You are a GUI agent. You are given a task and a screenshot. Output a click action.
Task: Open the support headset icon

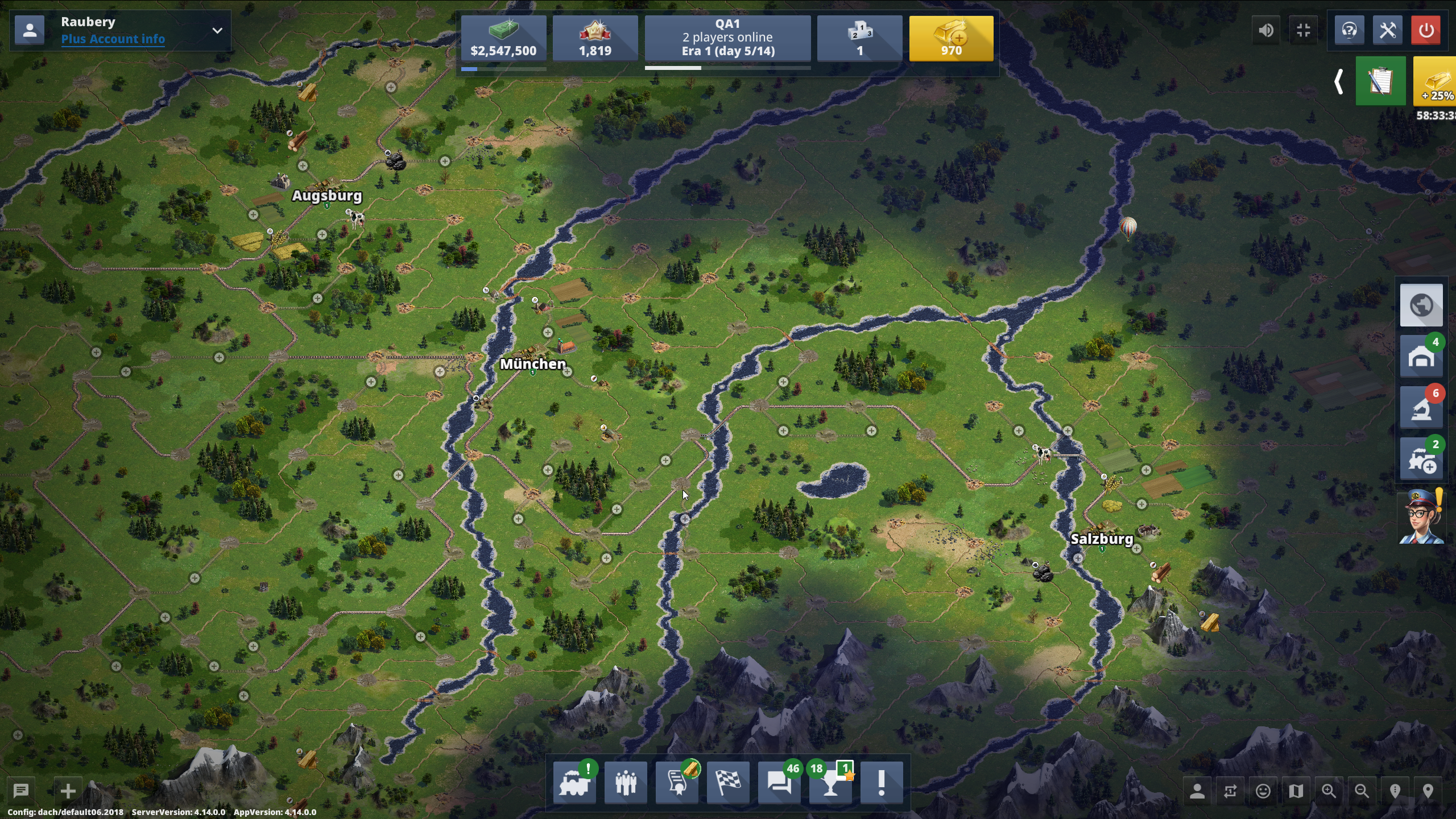1349,31
